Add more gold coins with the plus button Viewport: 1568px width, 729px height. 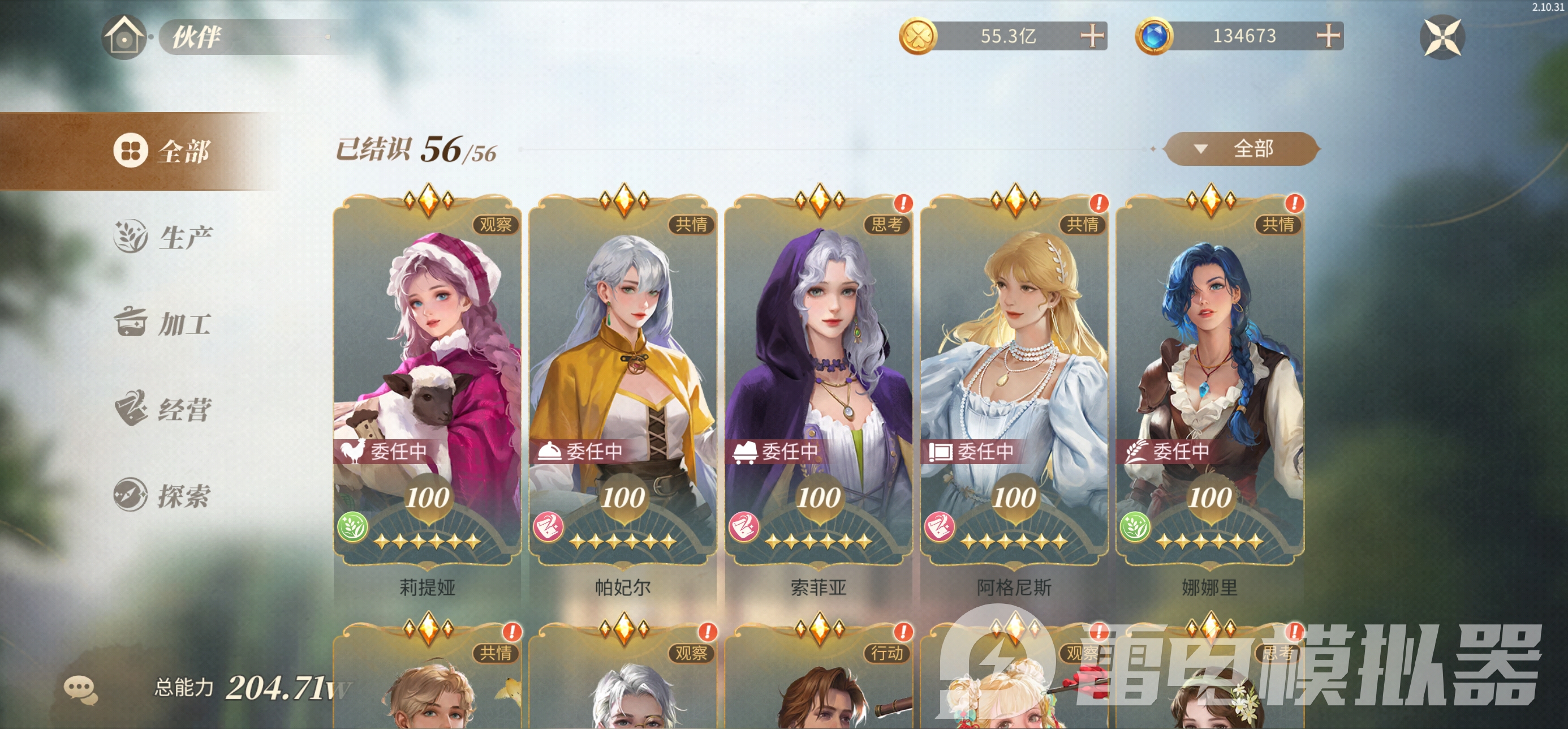(x=1092, y=36)
